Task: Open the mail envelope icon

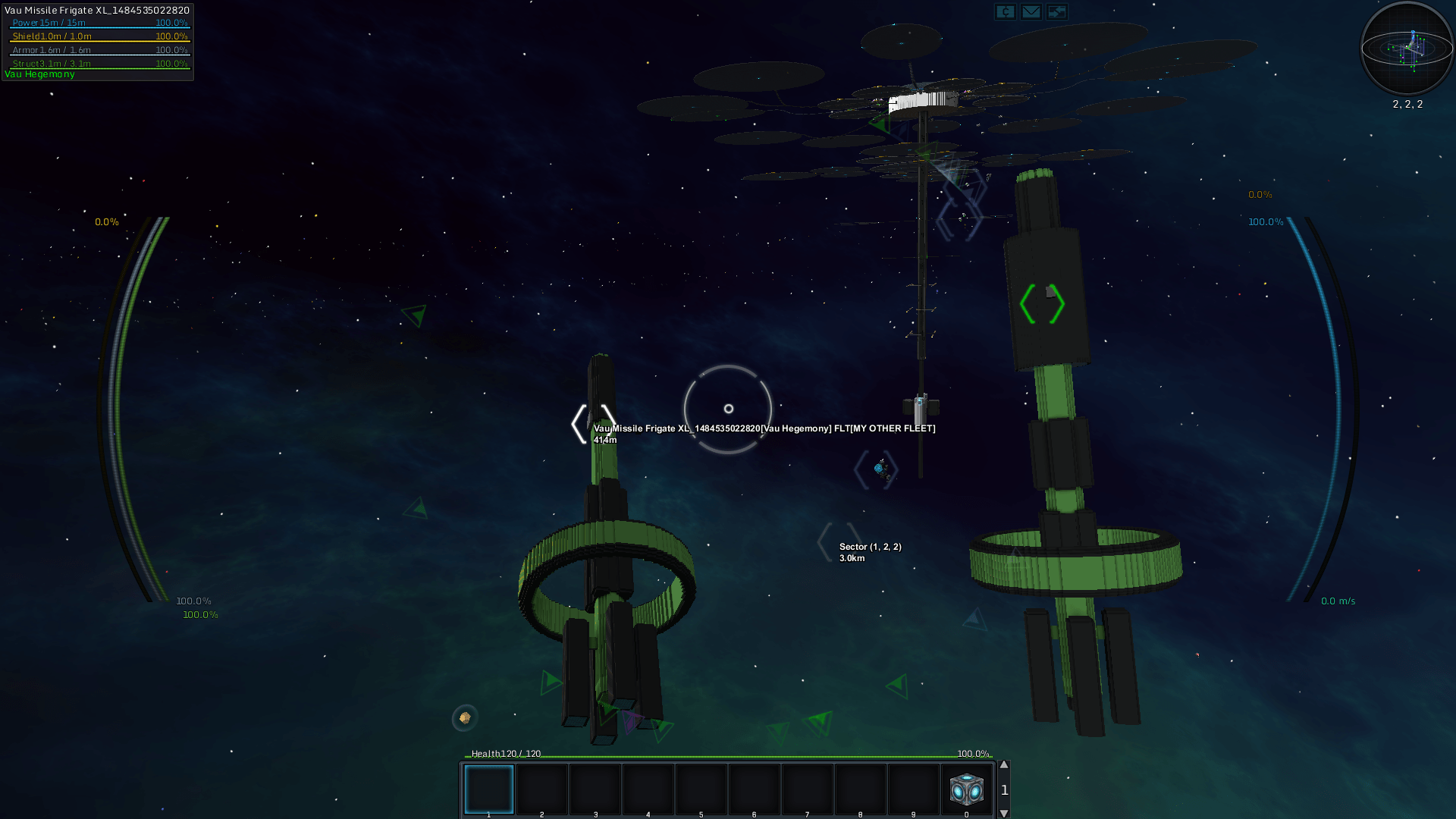Action: click(1031, 11)
